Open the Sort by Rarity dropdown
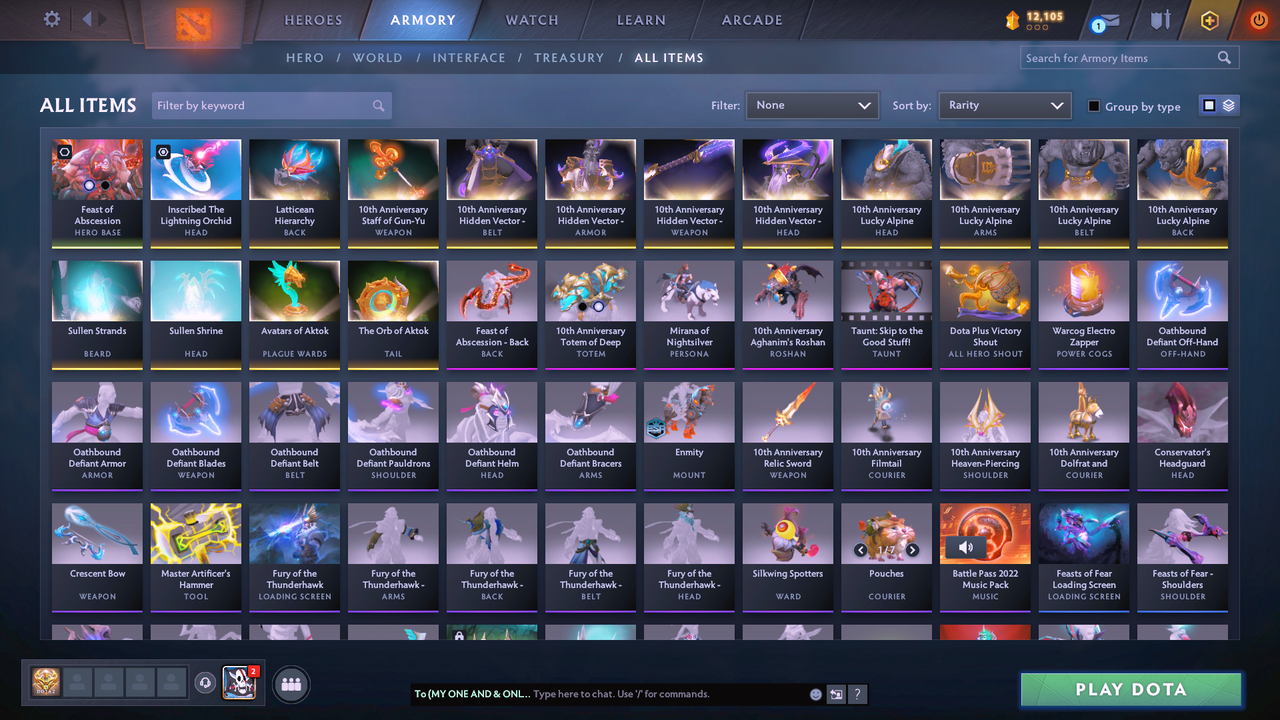This screenshot has width=1280, height=720. [1004, 104]
